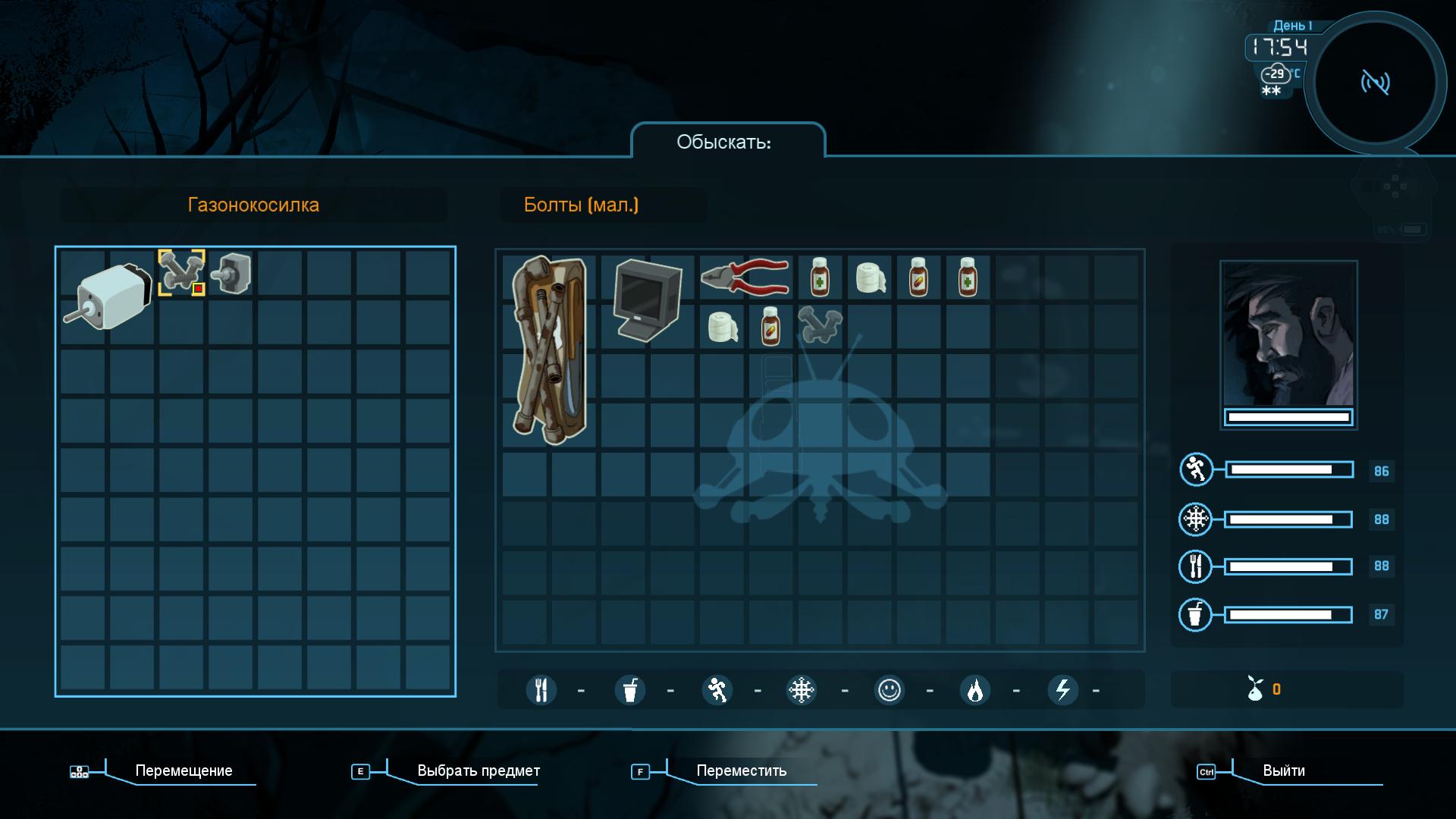Choose the rusty pipes bundle in the inventory
Screen dimensions: 1456x819
point(549,350)
